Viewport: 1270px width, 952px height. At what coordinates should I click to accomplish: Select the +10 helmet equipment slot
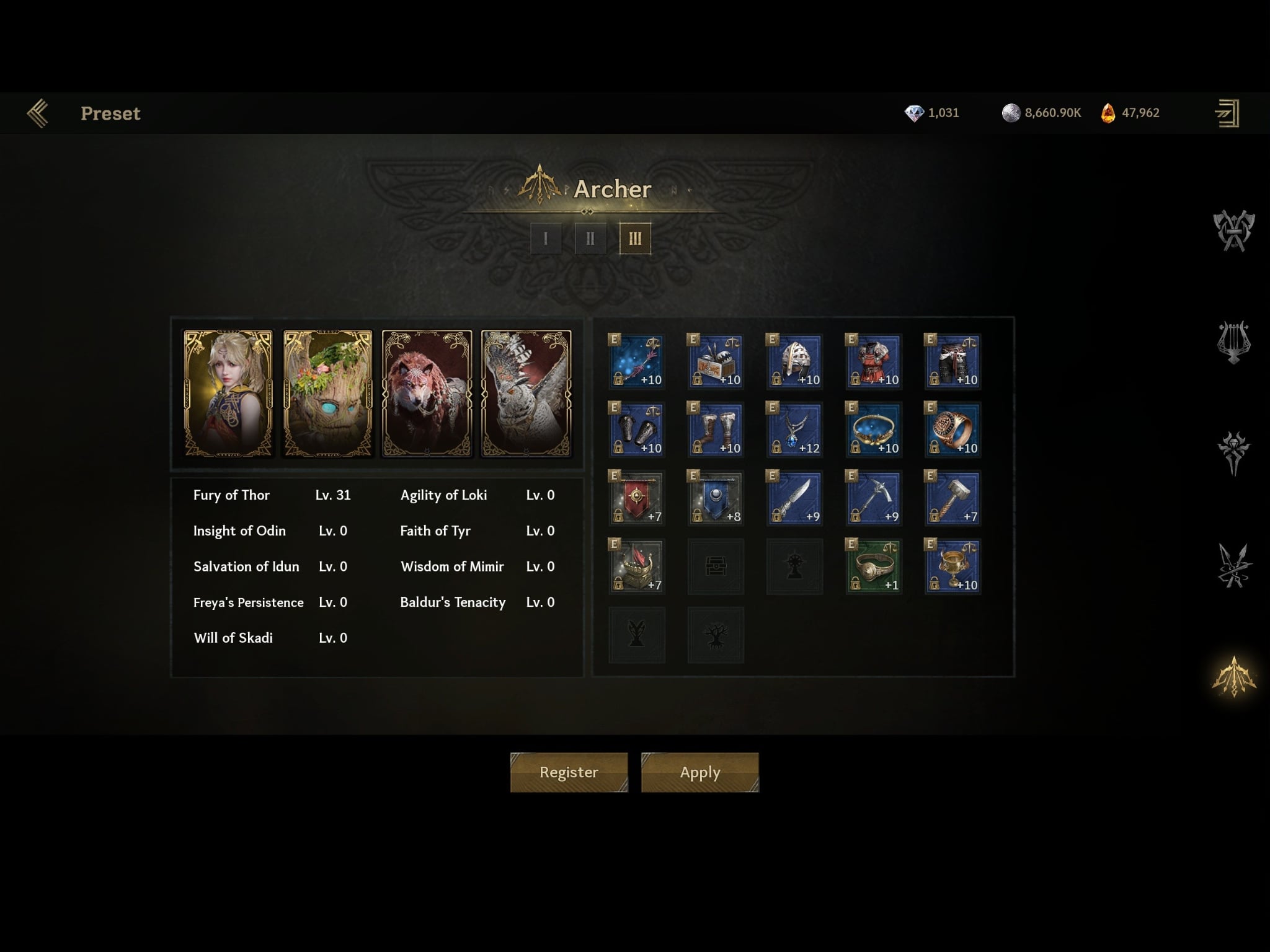pyautogui.click(x=794, y=361)
